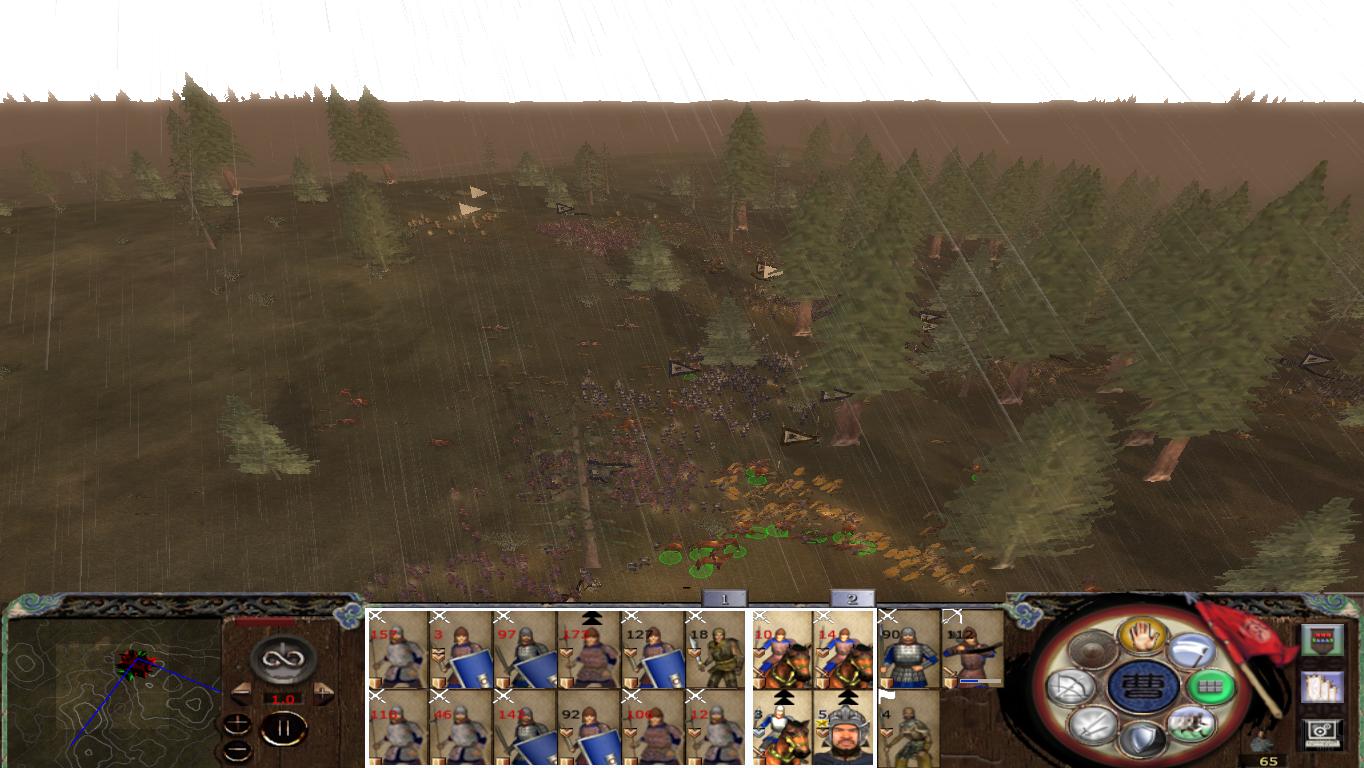Viewport: 1364px width, 768px height.
Task: Open the scrolls battle details panel
Action: (1323, 688)
